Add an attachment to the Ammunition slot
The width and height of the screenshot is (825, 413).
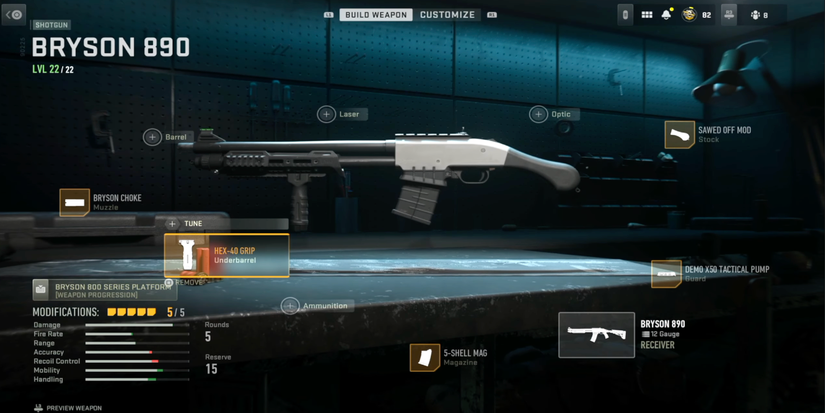click(291, 306)
